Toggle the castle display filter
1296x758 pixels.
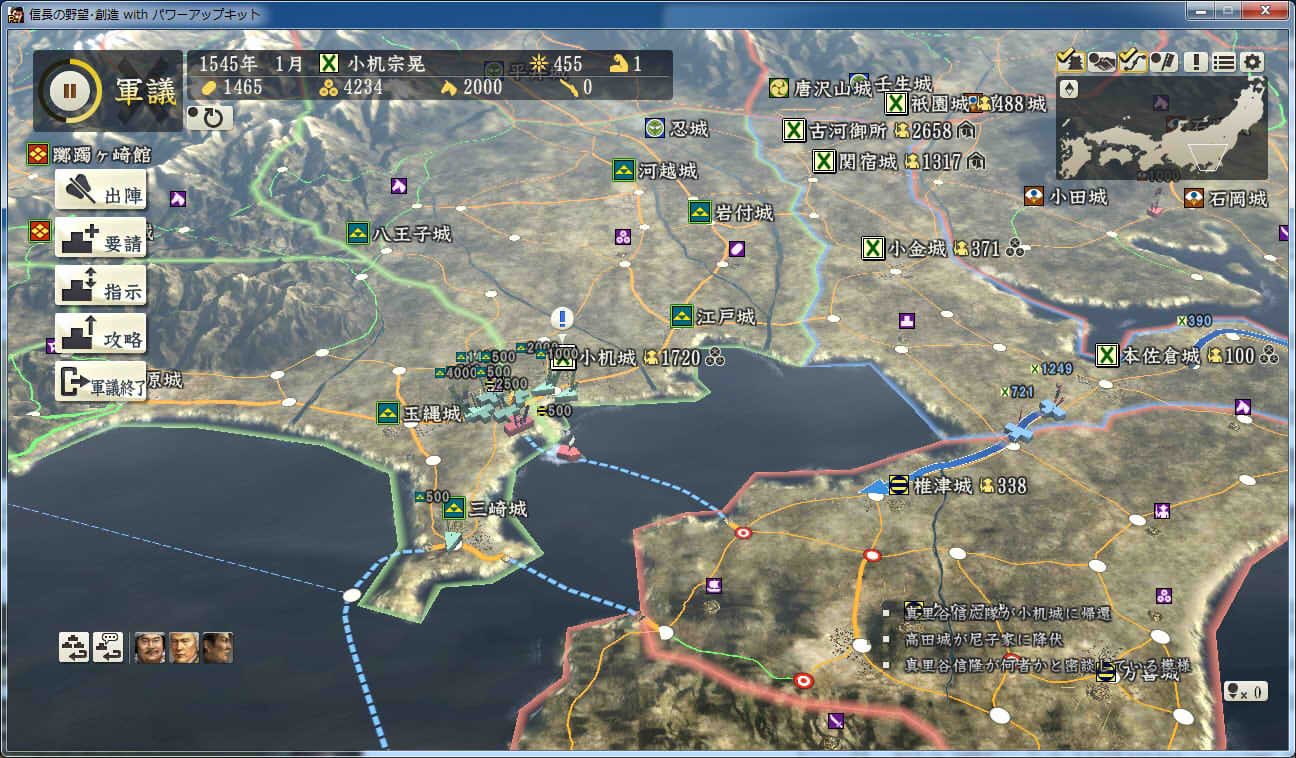pyautogui.click(x=1070, y=62)
